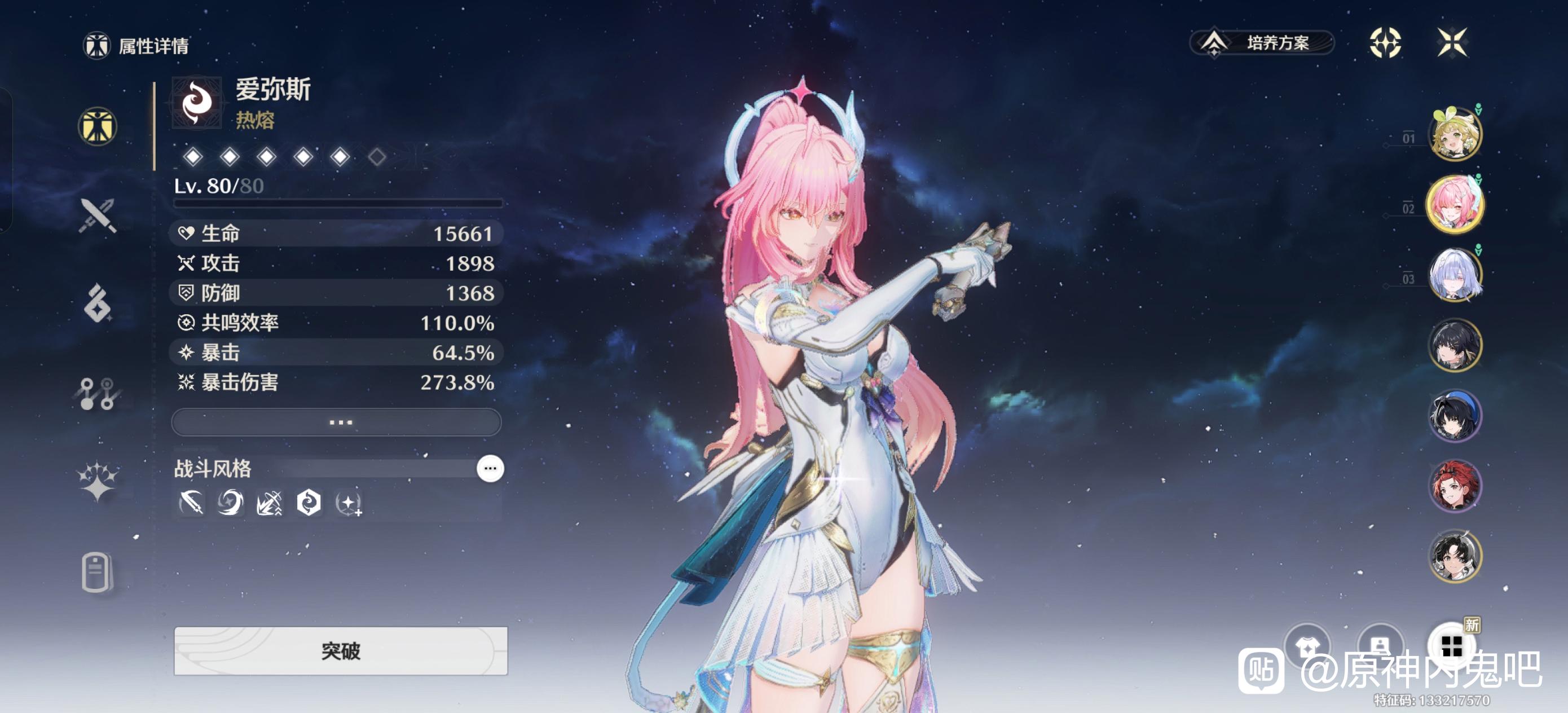Open the four-square grid button marked 新
This screenshot has width=1568, height=713.
coord(1452,646)
